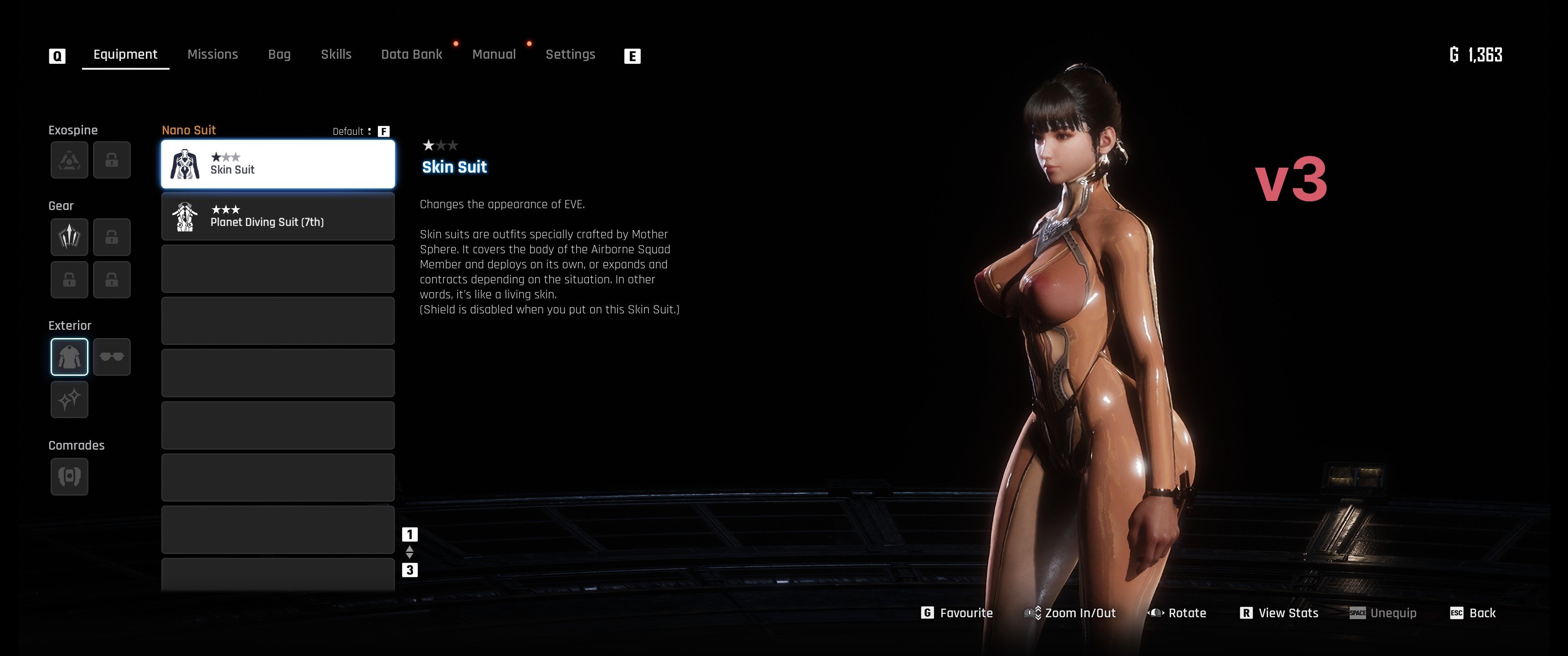Unequip the current nano suit
The image size is (1568, 656).
pos(1383,613)
